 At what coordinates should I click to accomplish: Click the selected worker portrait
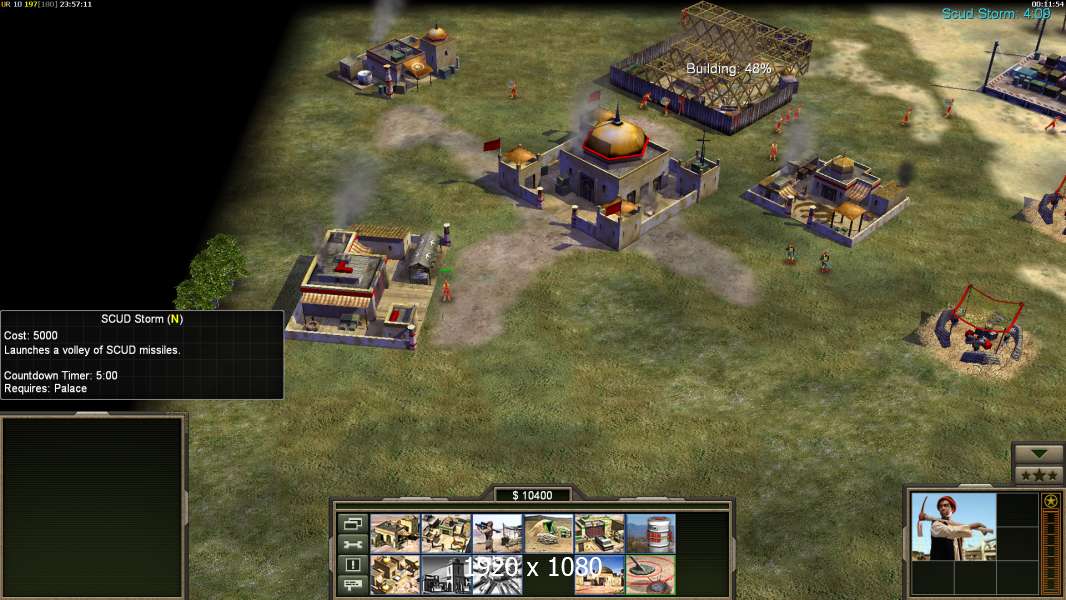tap(954, 526)
